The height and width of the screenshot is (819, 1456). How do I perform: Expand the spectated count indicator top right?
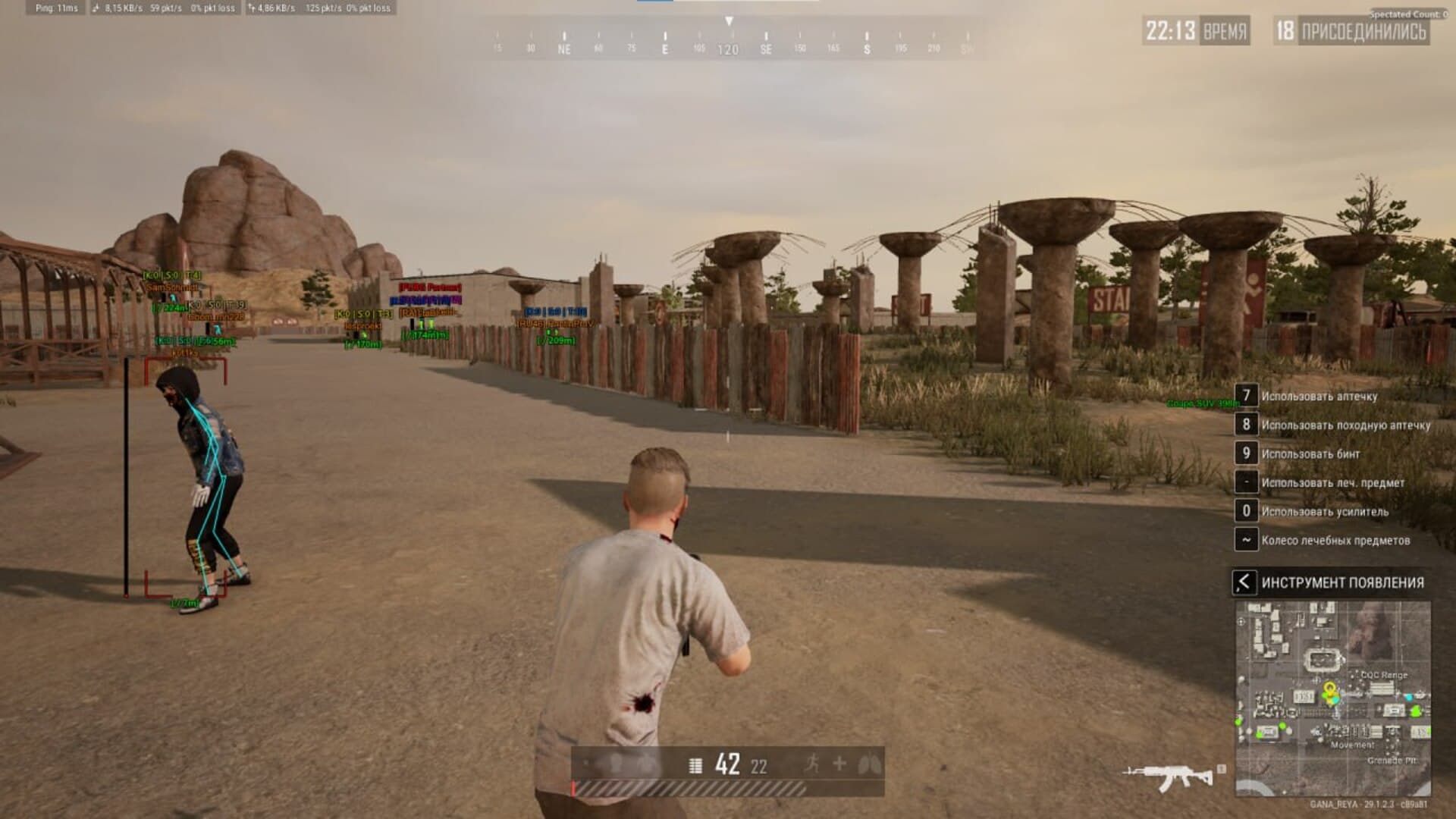pyautogui.click(x=1407, y=14)
